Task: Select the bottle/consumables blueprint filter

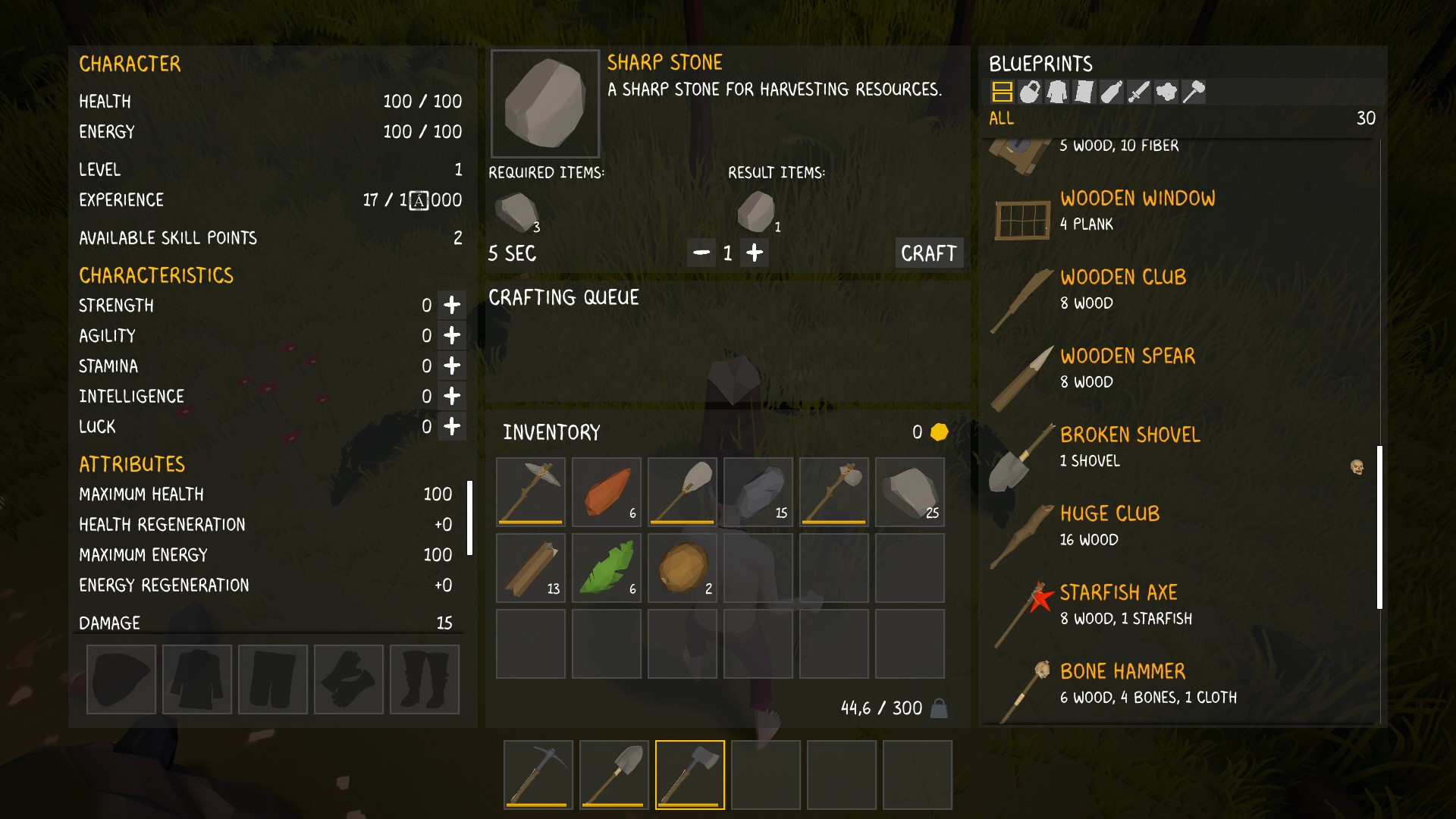Action: click(x=1110, y=93)
